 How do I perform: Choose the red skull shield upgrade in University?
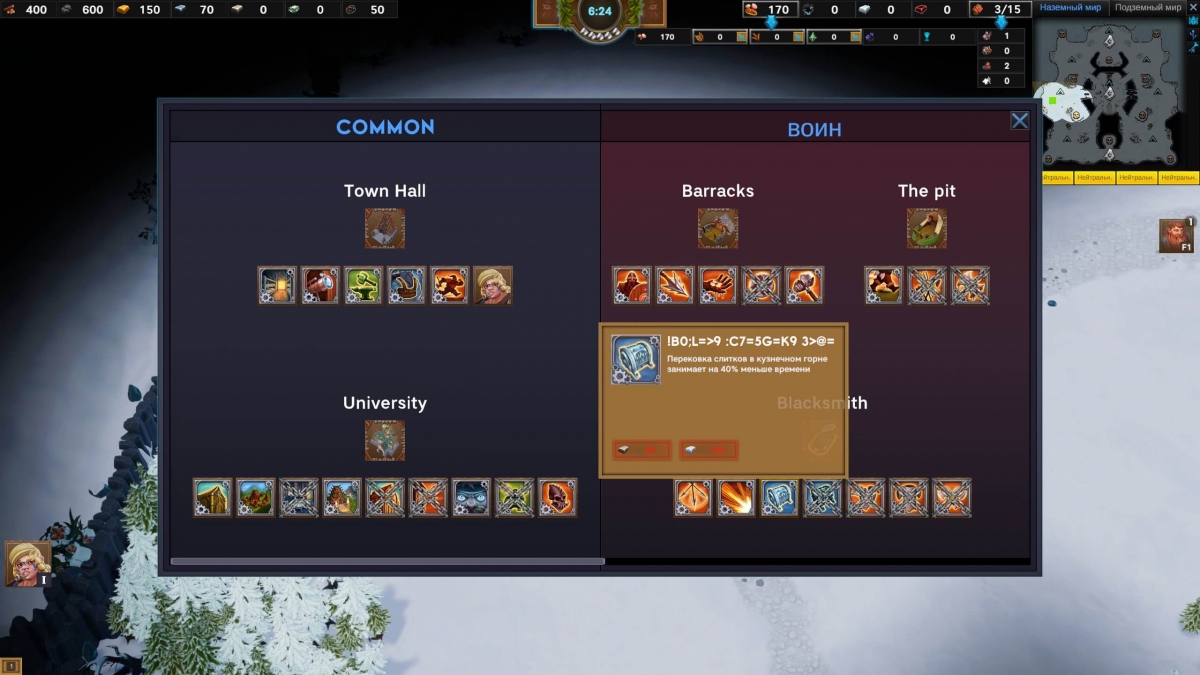(557, 497)
